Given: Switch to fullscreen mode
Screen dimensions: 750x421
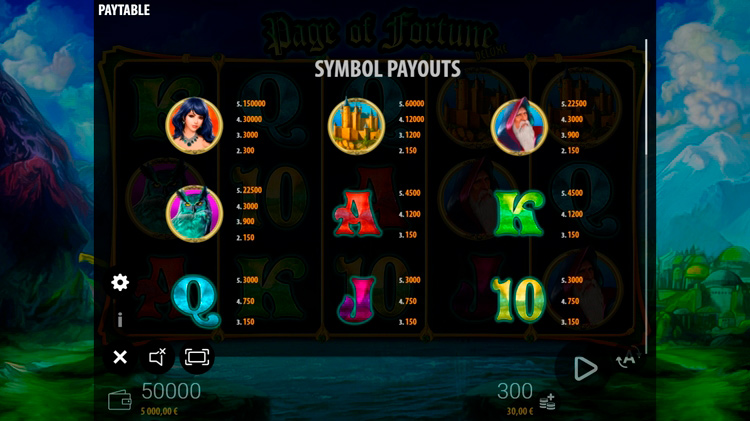Looking at the screenshot, I should (x=197, y=357).
